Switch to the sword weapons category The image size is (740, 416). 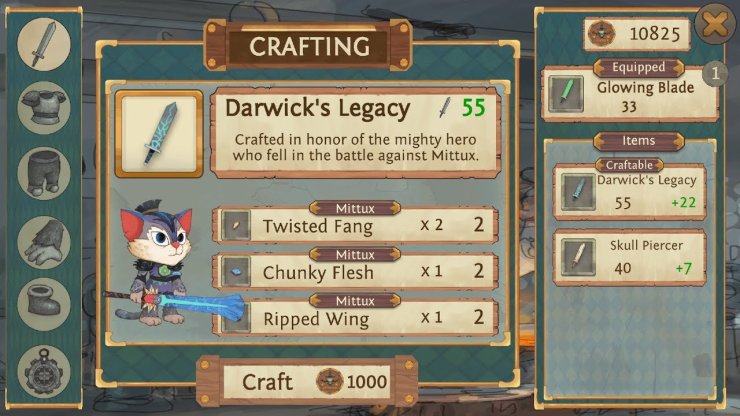(x=44, y=44)
